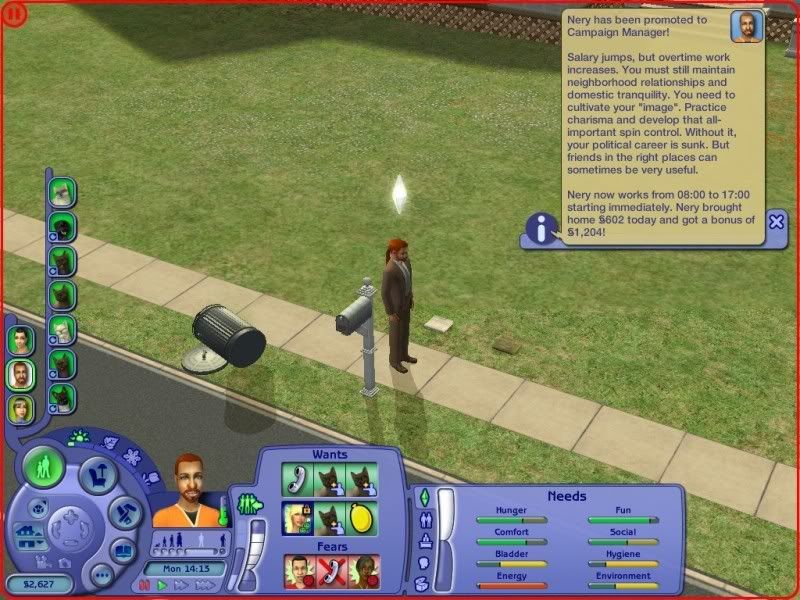Select the phone call want

[297, 480]
